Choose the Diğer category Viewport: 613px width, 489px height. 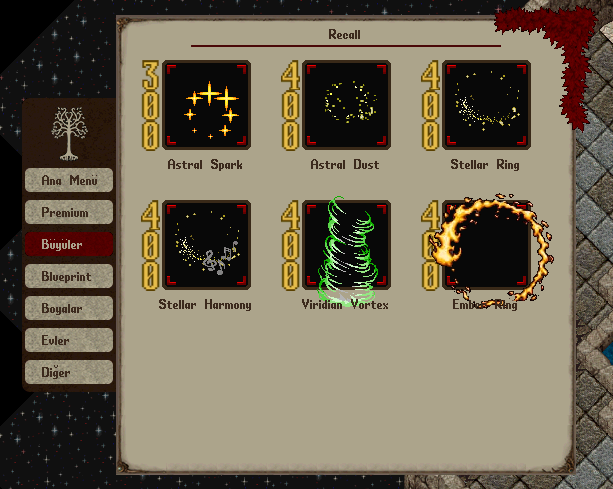pos(69,372)
